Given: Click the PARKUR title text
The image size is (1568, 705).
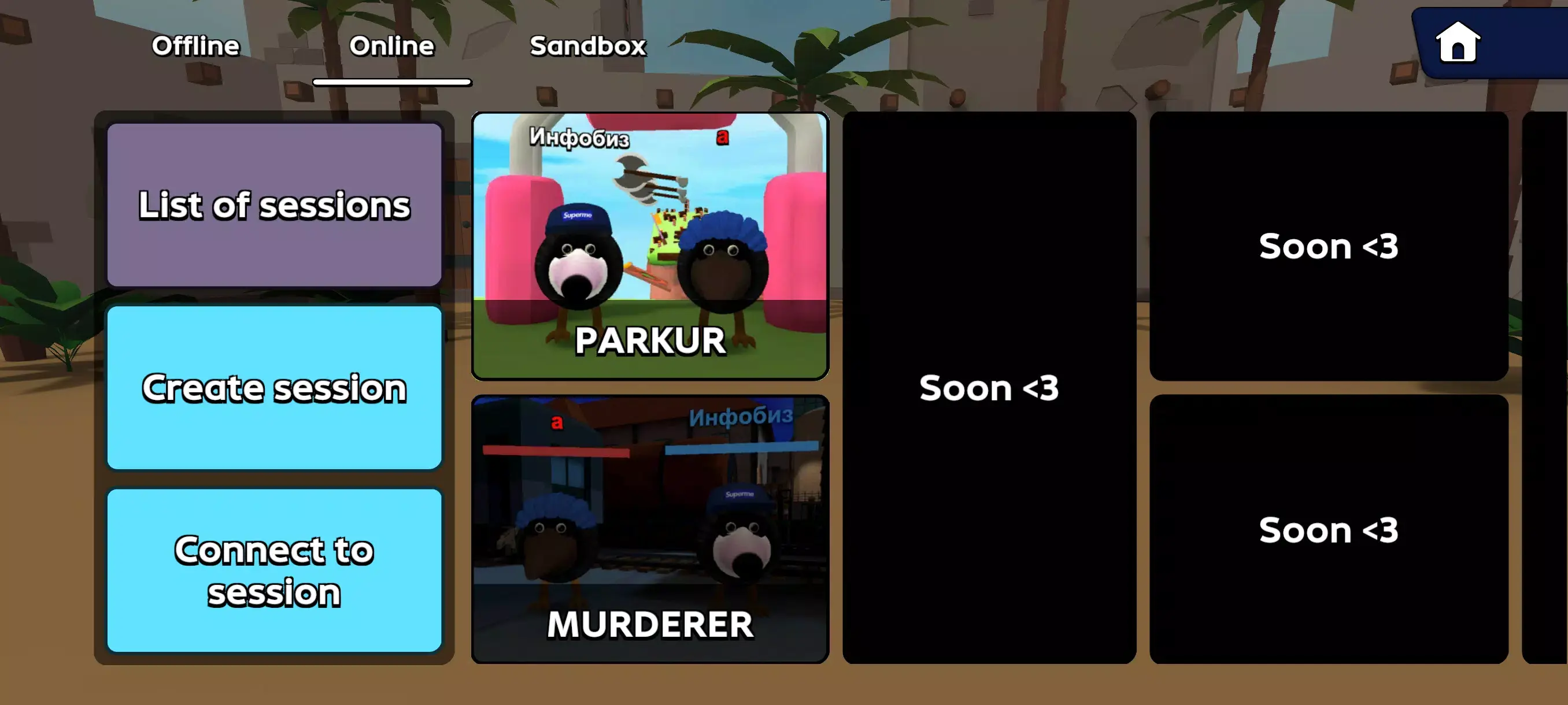Looking at the screenshot, I should 650,342.
